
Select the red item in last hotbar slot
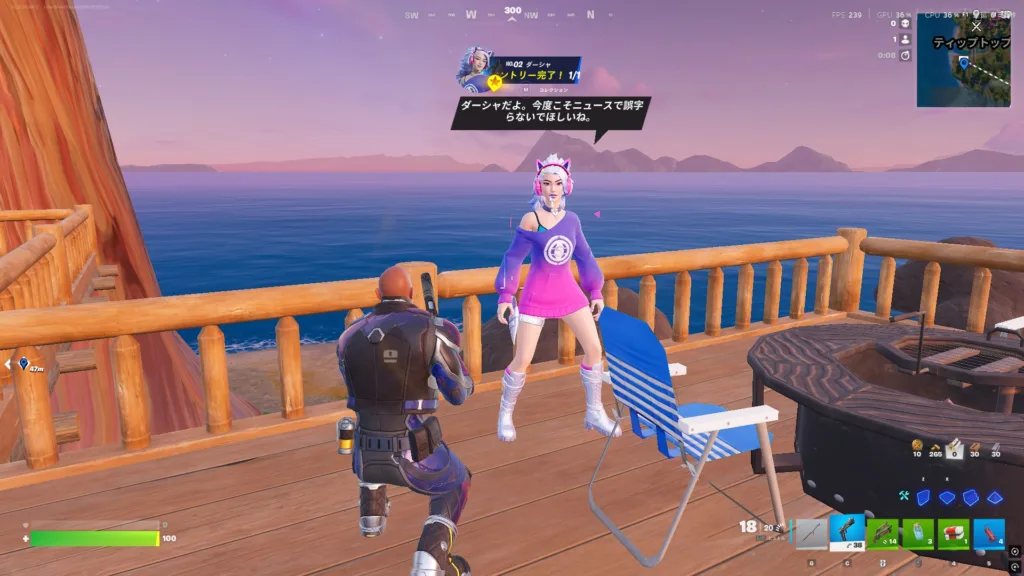click(x=989, y=533)
